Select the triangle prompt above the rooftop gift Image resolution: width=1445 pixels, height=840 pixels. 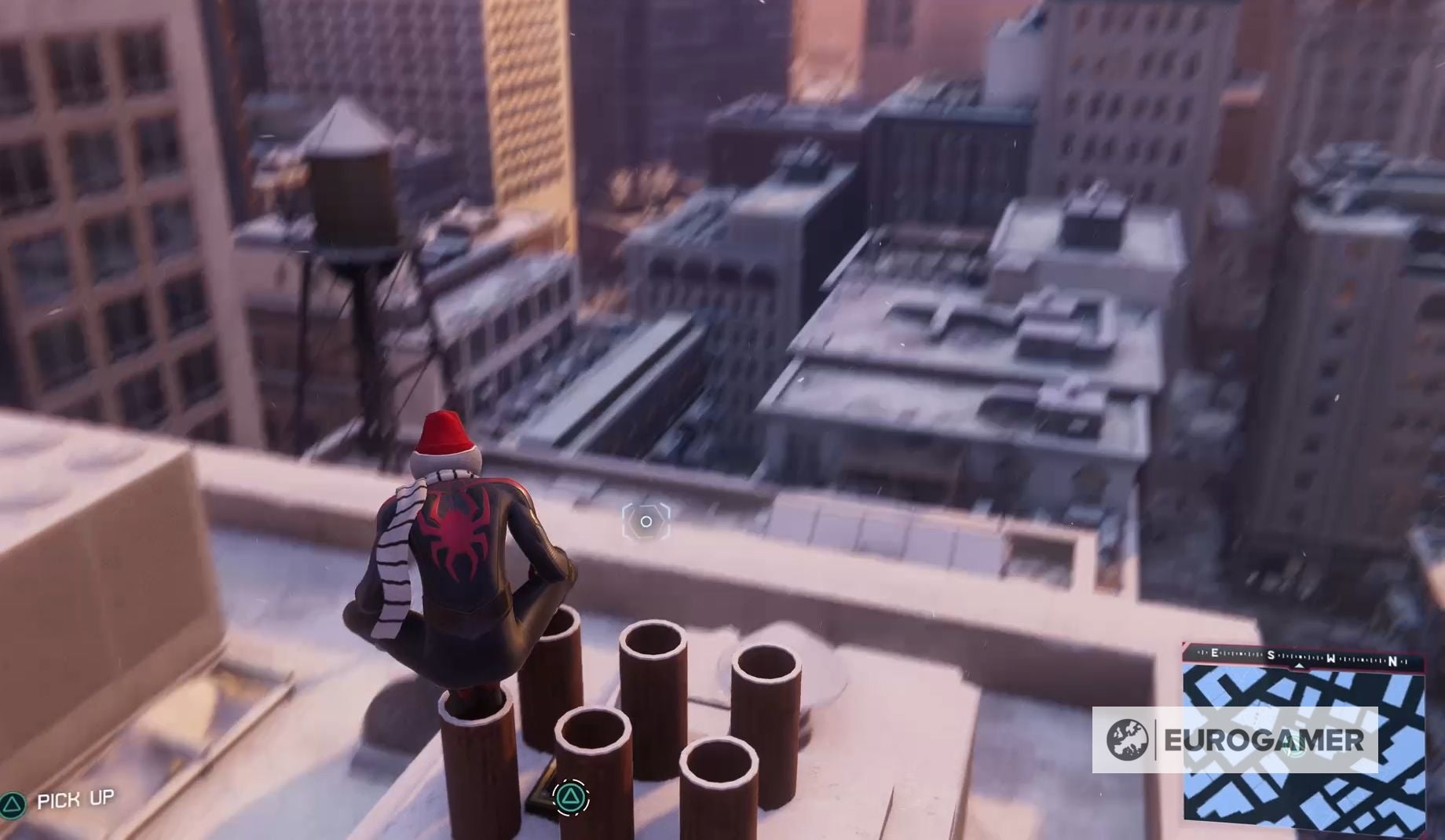pos(573,797)
